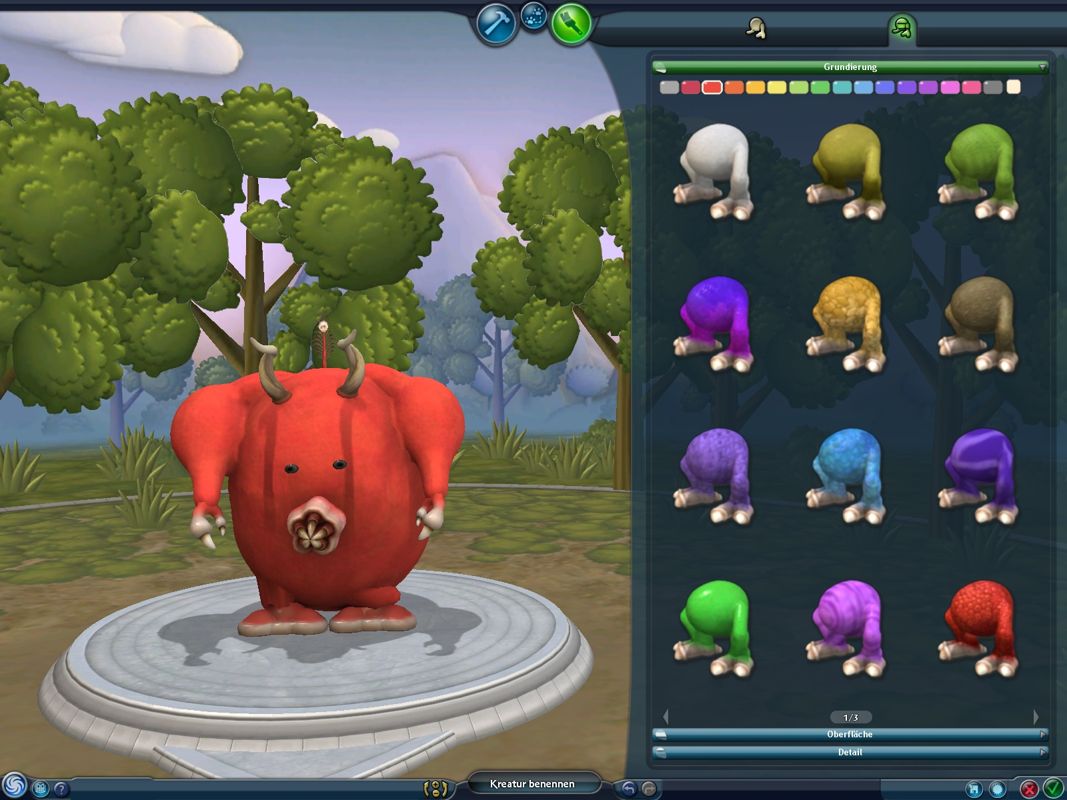
Task: Apply the red textured skin pattern
Action: 981,627
